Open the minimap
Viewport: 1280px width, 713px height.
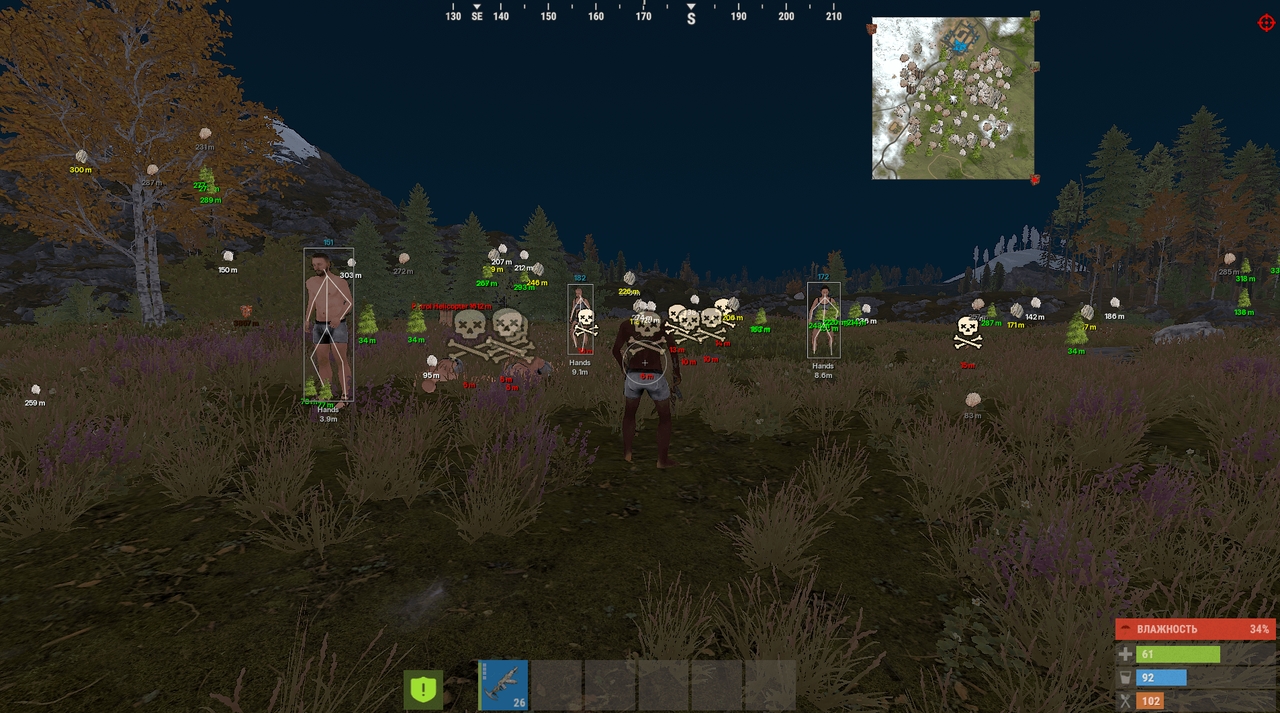[952, 98]
